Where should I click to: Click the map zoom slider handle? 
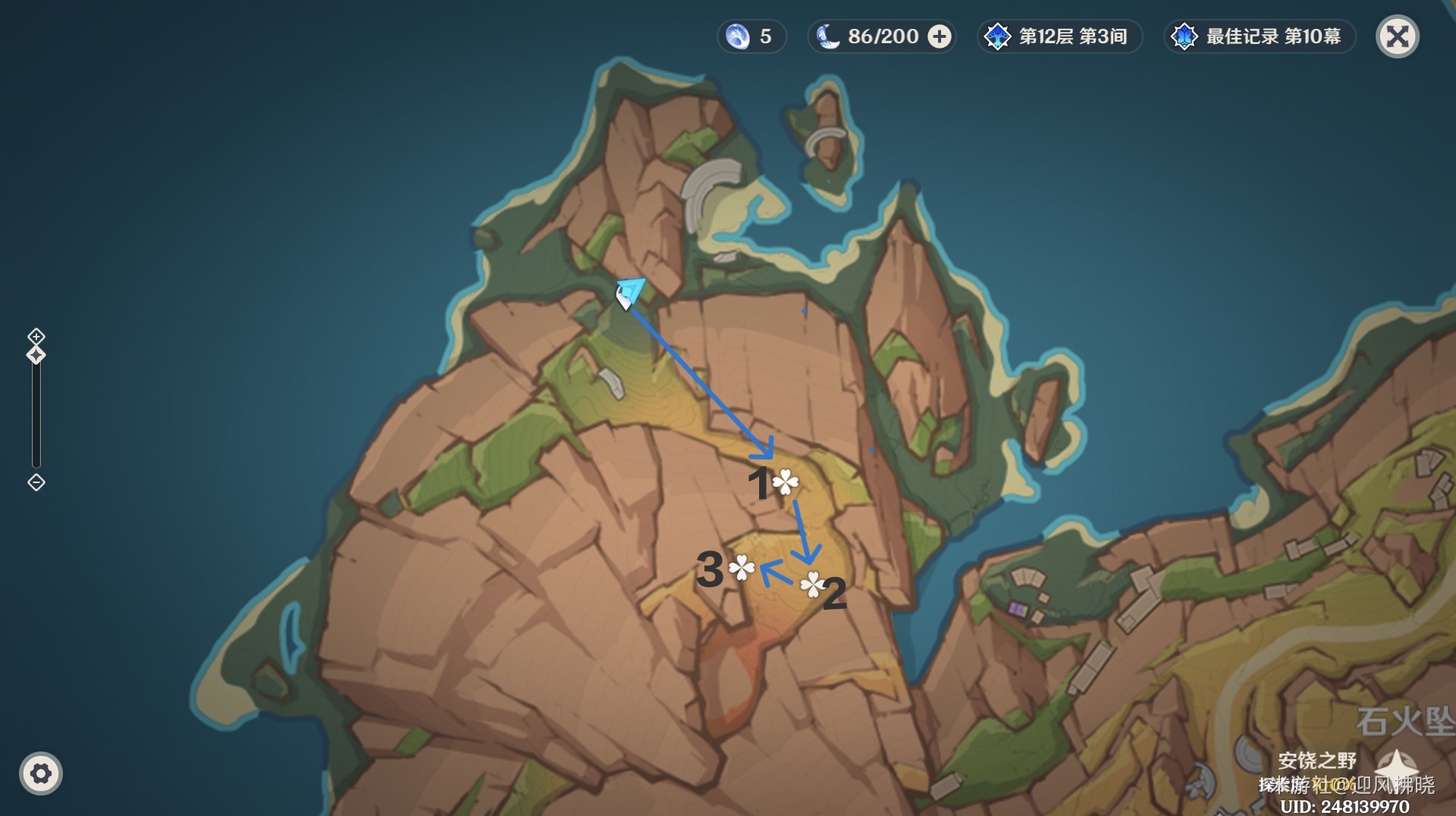36,355
